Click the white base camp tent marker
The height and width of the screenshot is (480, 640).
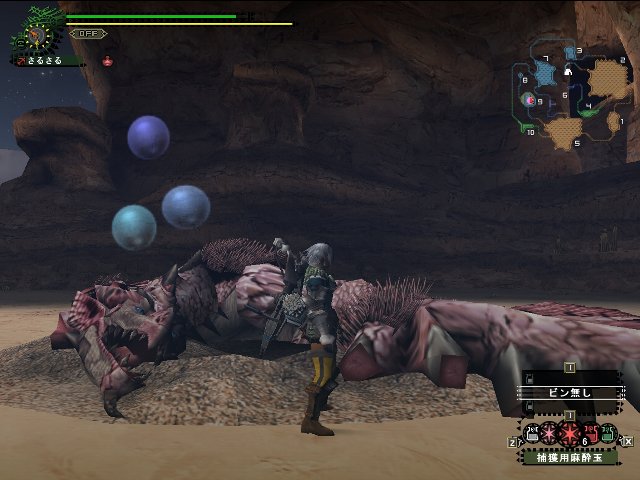(x=568, y=72)
